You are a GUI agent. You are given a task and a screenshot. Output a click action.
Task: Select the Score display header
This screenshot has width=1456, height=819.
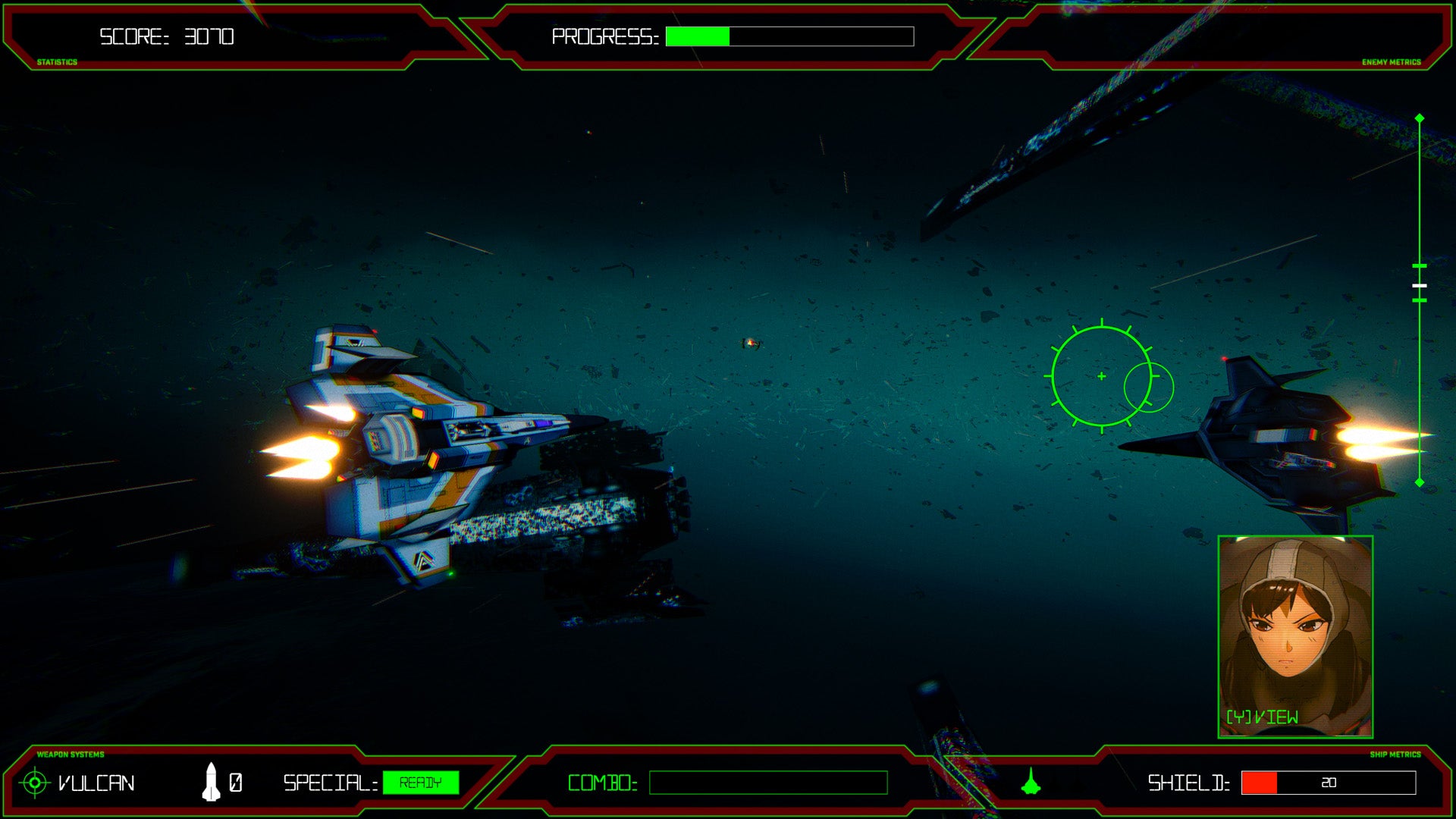tap(165, 34)
